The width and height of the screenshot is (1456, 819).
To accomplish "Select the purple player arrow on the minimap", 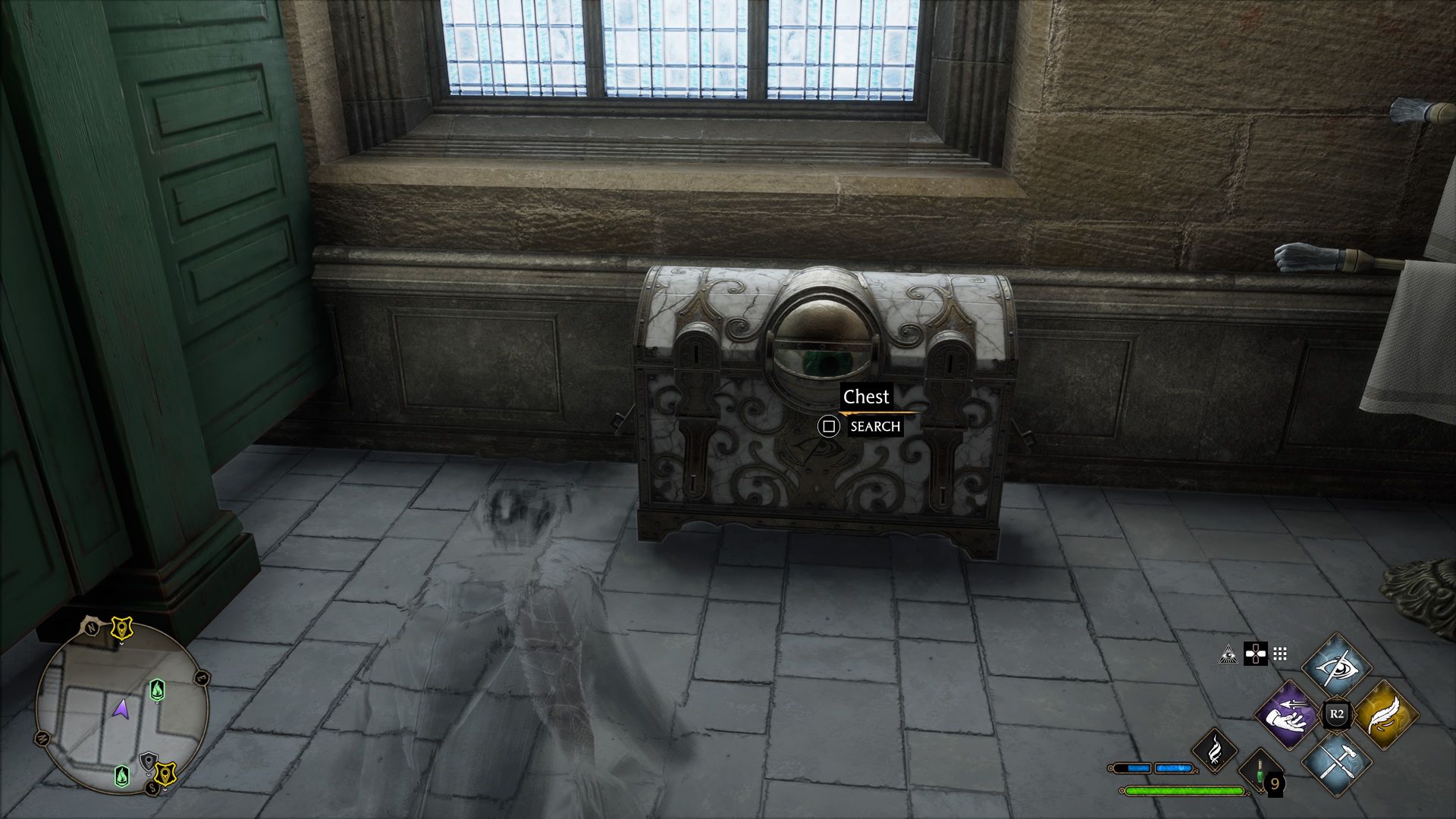I will (x=121, y=710).
